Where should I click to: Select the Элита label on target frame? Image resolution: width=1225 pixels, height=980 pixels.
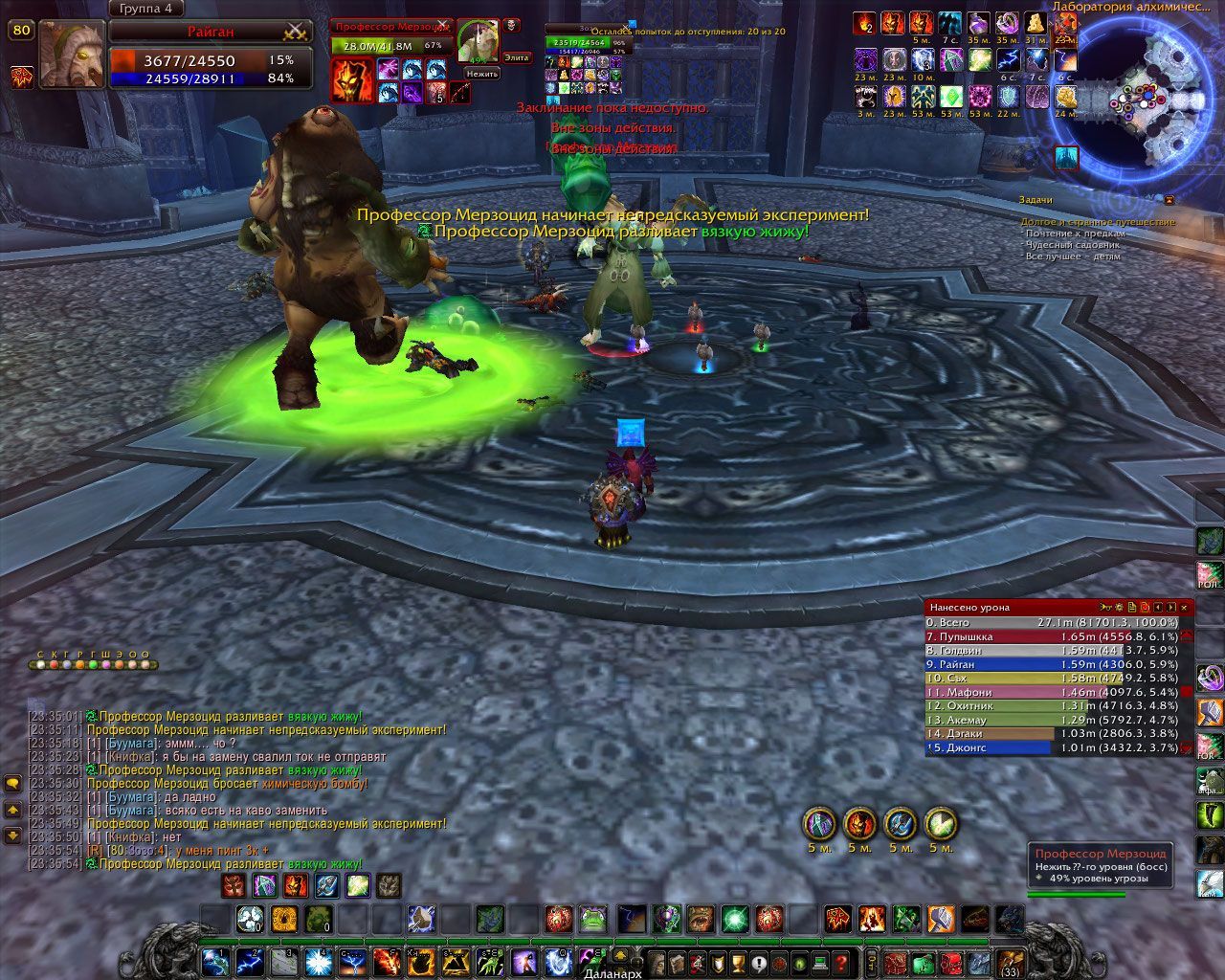(516, 58)
